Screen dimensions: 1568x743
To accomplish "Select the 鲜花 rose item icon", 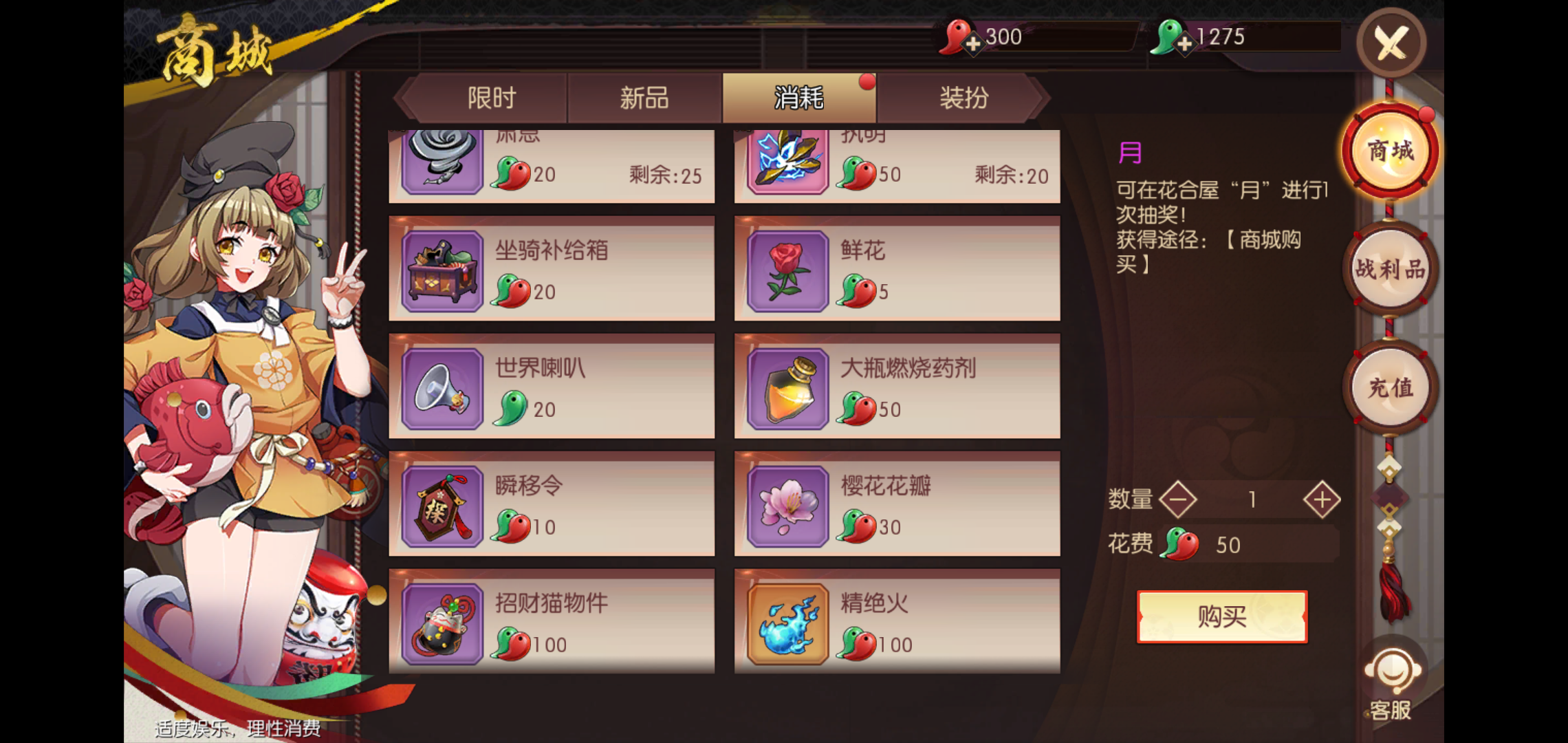I will (x=786, y=270).
